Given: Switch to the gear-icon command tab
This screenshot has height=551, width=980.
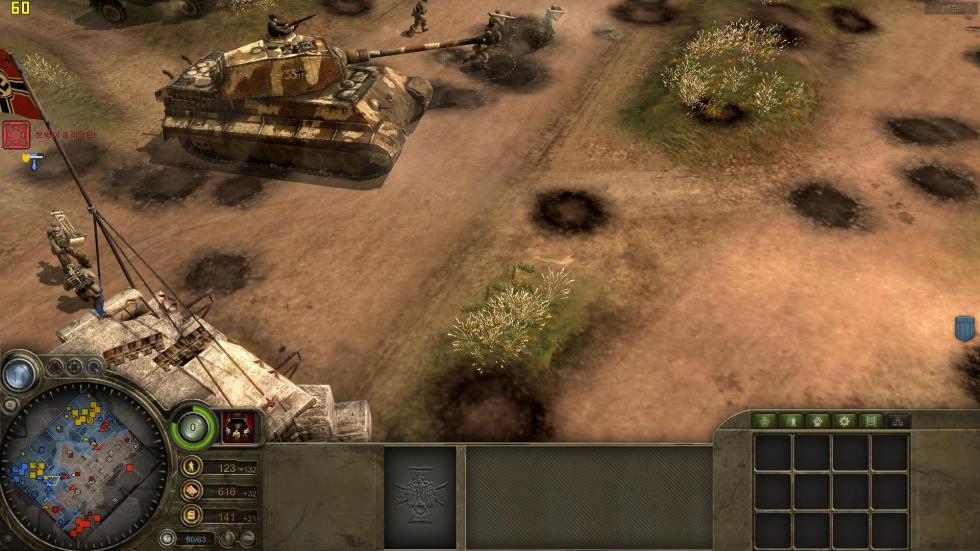Looking at the screenshot, I should tap(844, 421).
